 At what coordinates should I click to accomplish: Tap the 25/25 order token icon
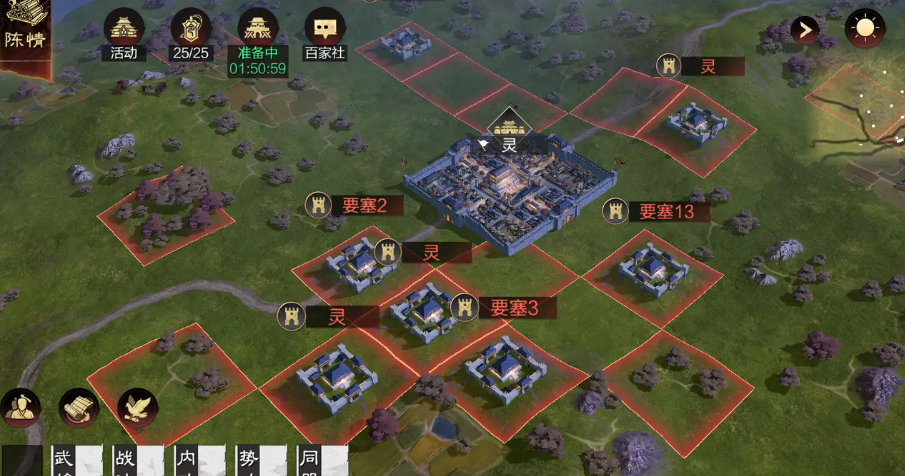coord(191,30)
